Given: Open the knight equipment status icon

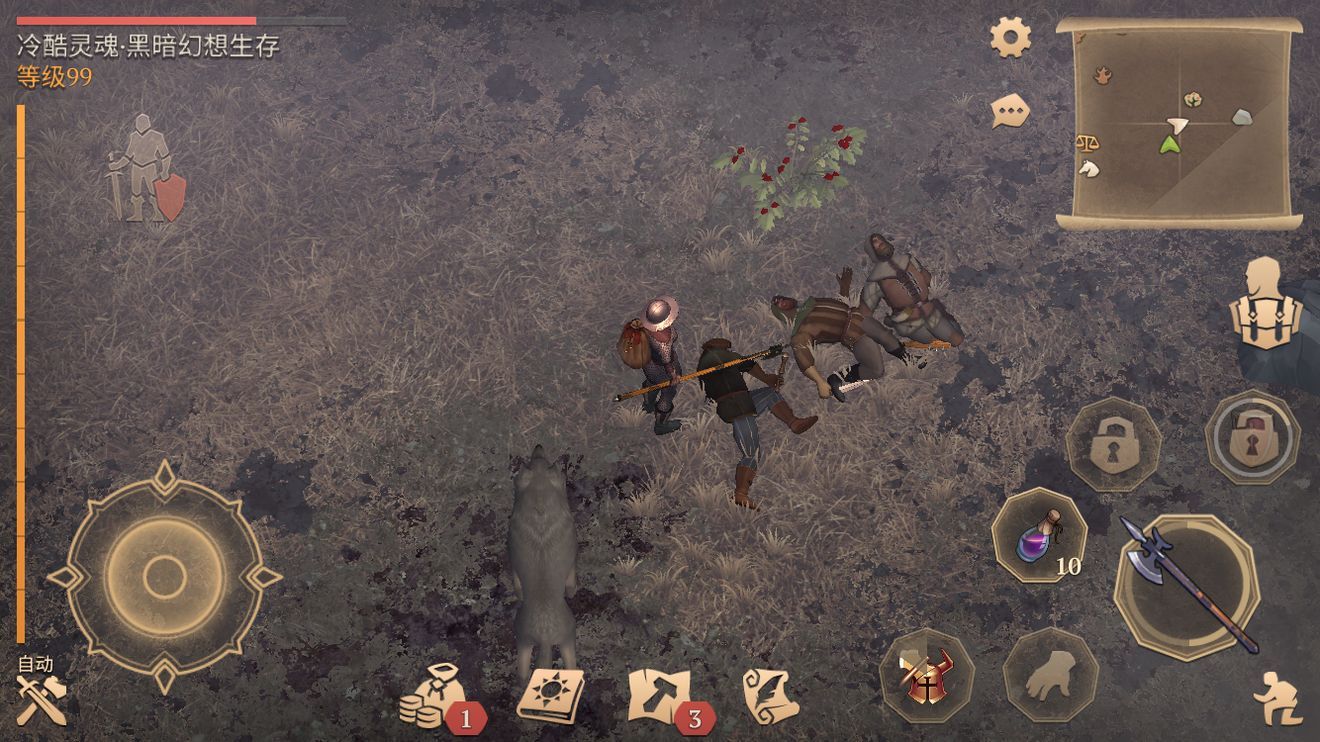Looking at the screenshot, I should (x=145, y=168).
